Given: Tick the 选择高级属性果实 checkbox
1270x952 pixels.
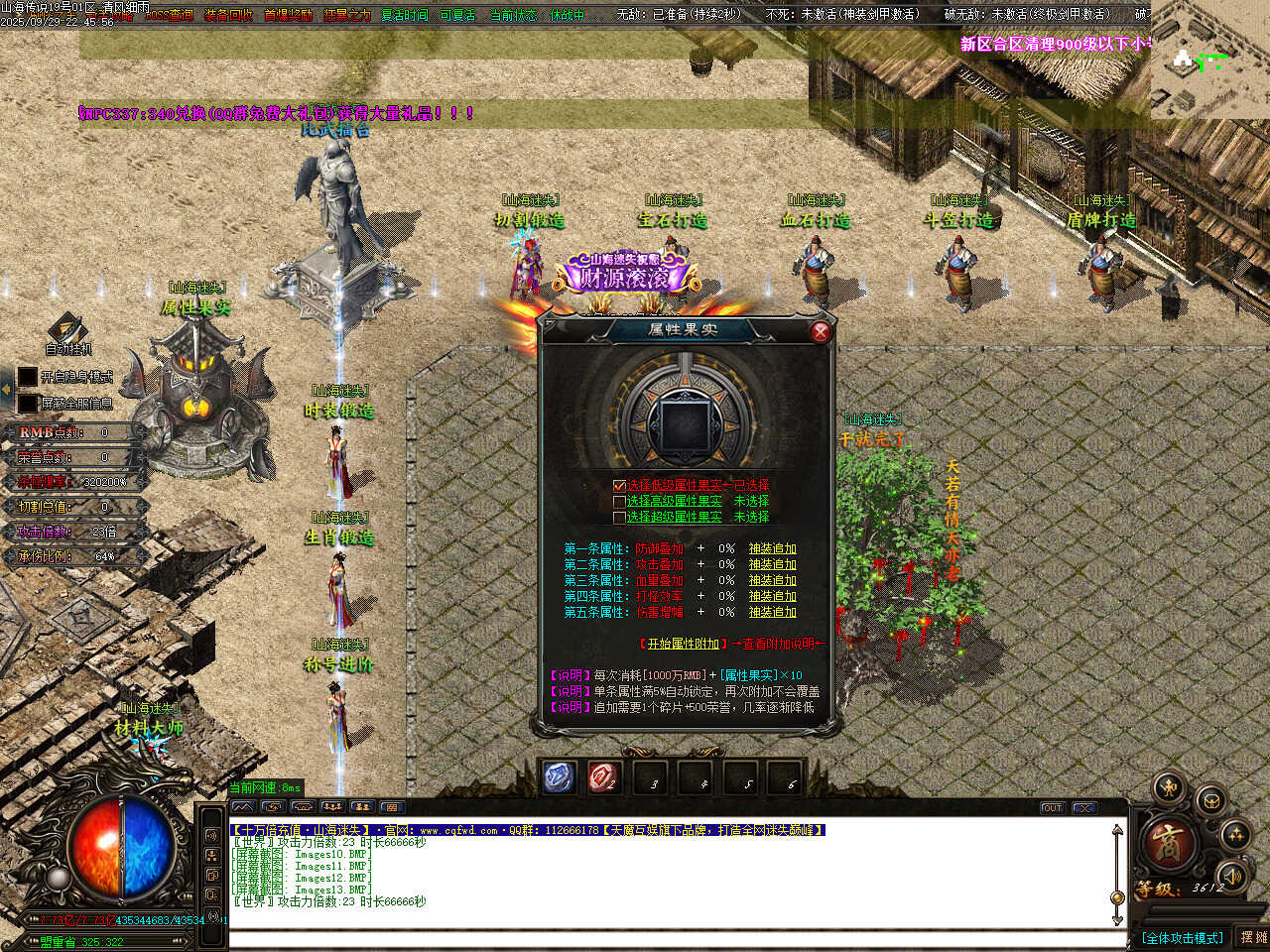Looking at the screenshot, I should pos(620,502).
